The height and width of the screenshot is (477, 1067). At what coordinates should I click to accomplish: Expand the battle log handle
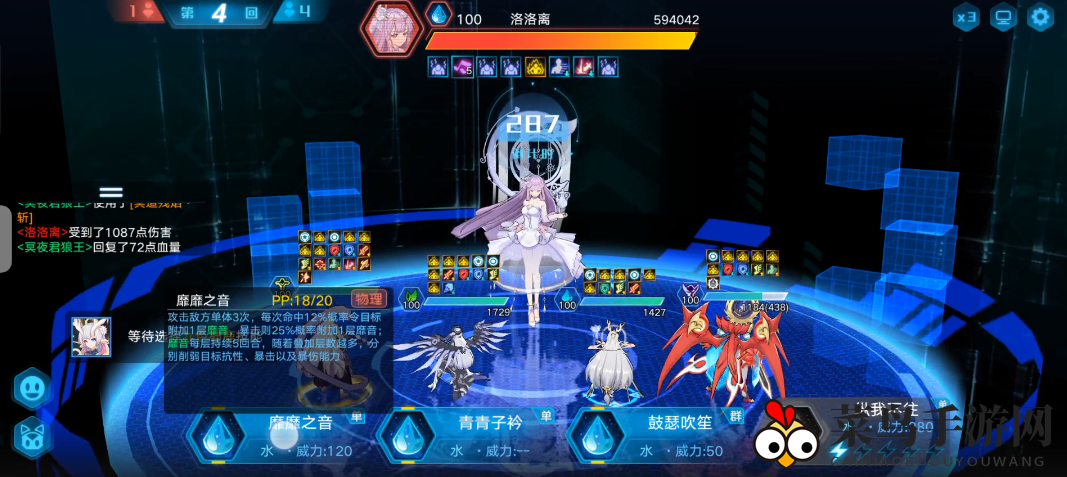111,192
